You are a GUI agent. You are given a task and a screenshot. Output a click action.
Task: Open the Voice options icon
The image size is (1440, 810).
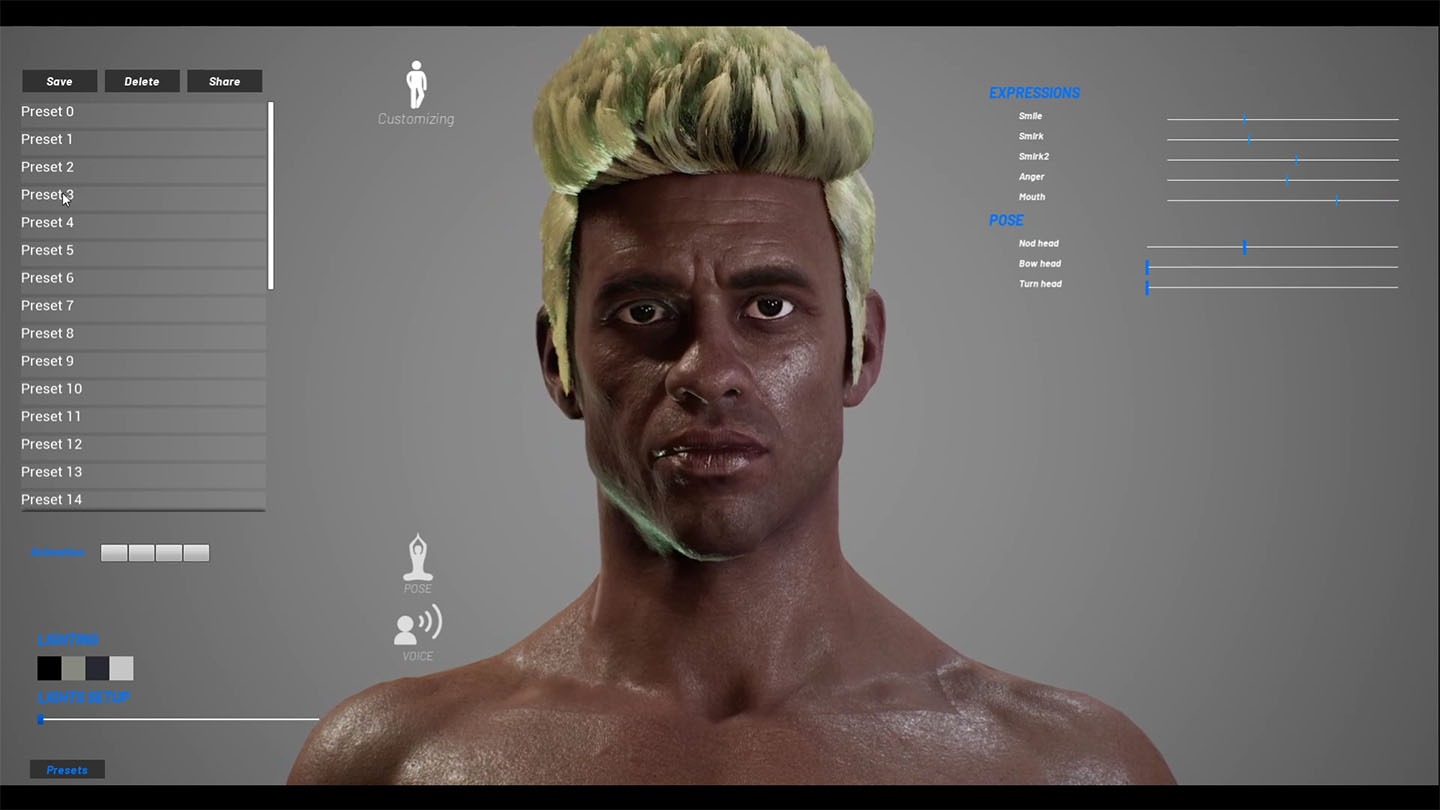click(417, 626)
